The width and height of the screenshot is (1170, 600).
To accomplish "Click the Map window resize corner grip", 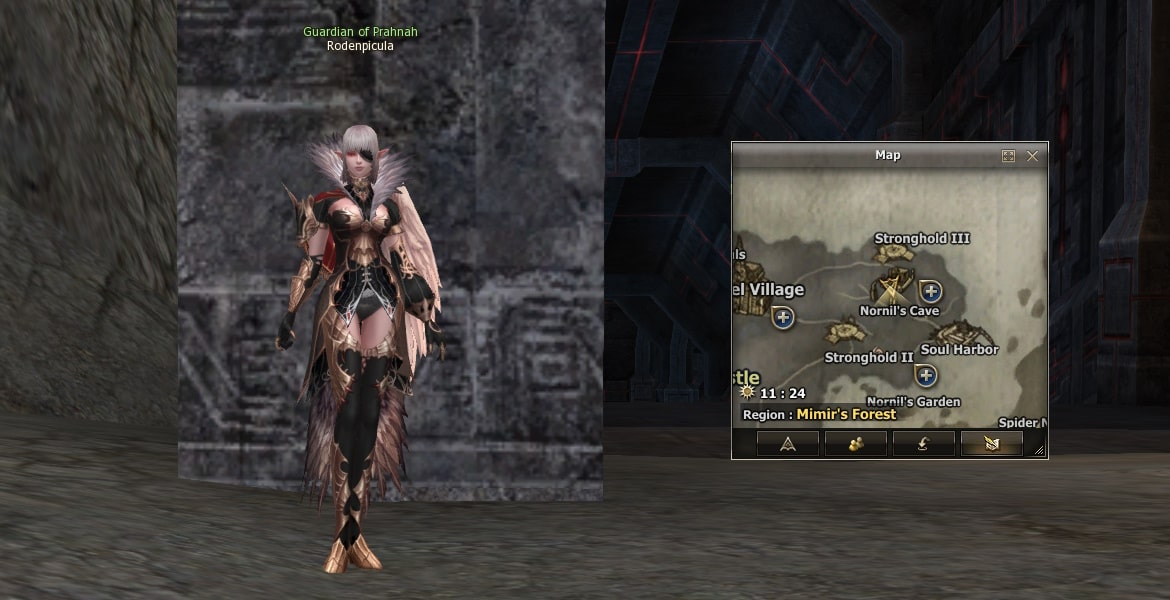I will [1040, 451].
